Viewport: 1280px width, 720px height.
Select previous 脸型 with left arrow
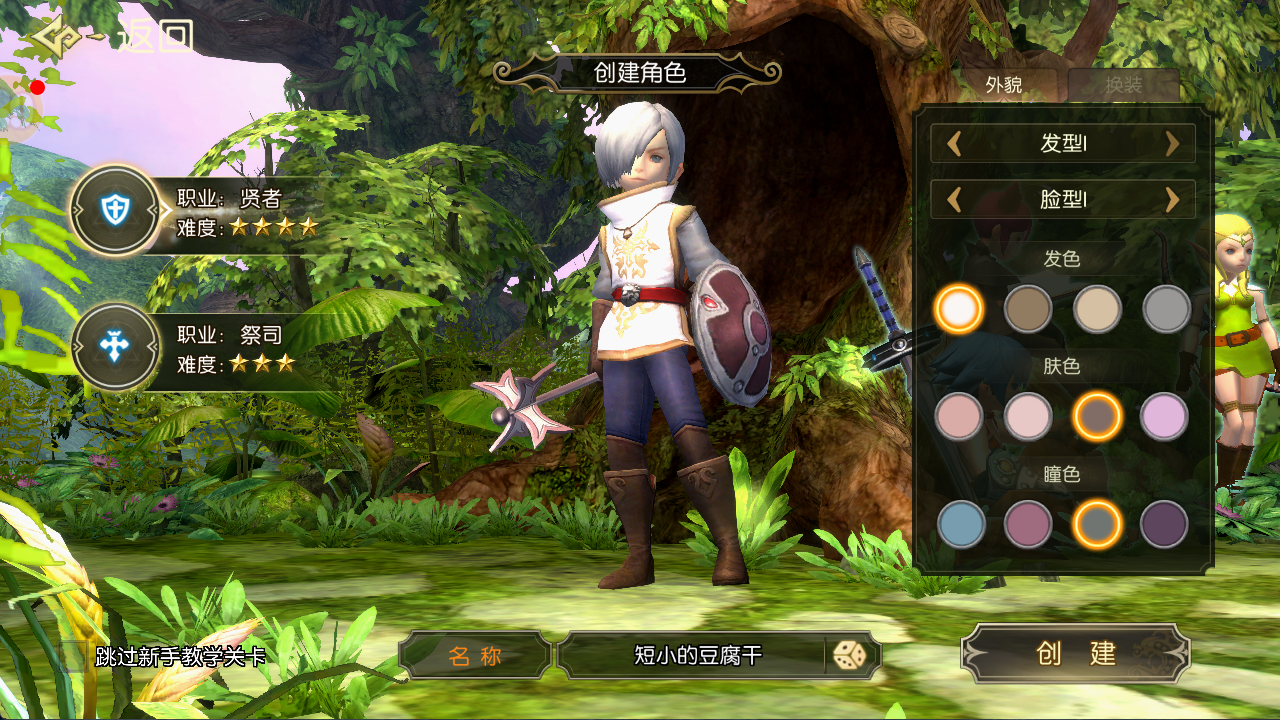(x=954, y=200)
